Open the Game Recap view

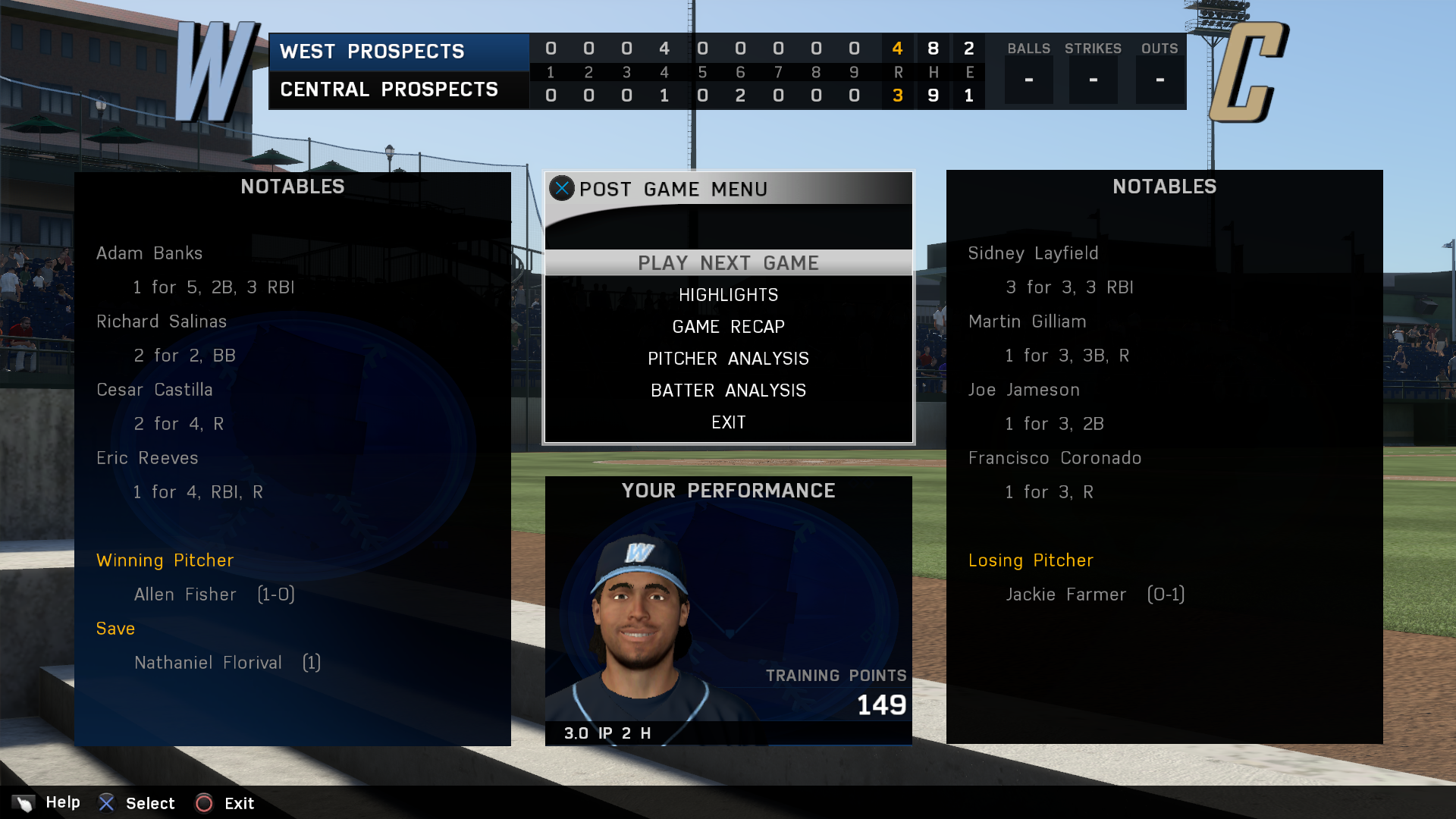coord(728,326)
